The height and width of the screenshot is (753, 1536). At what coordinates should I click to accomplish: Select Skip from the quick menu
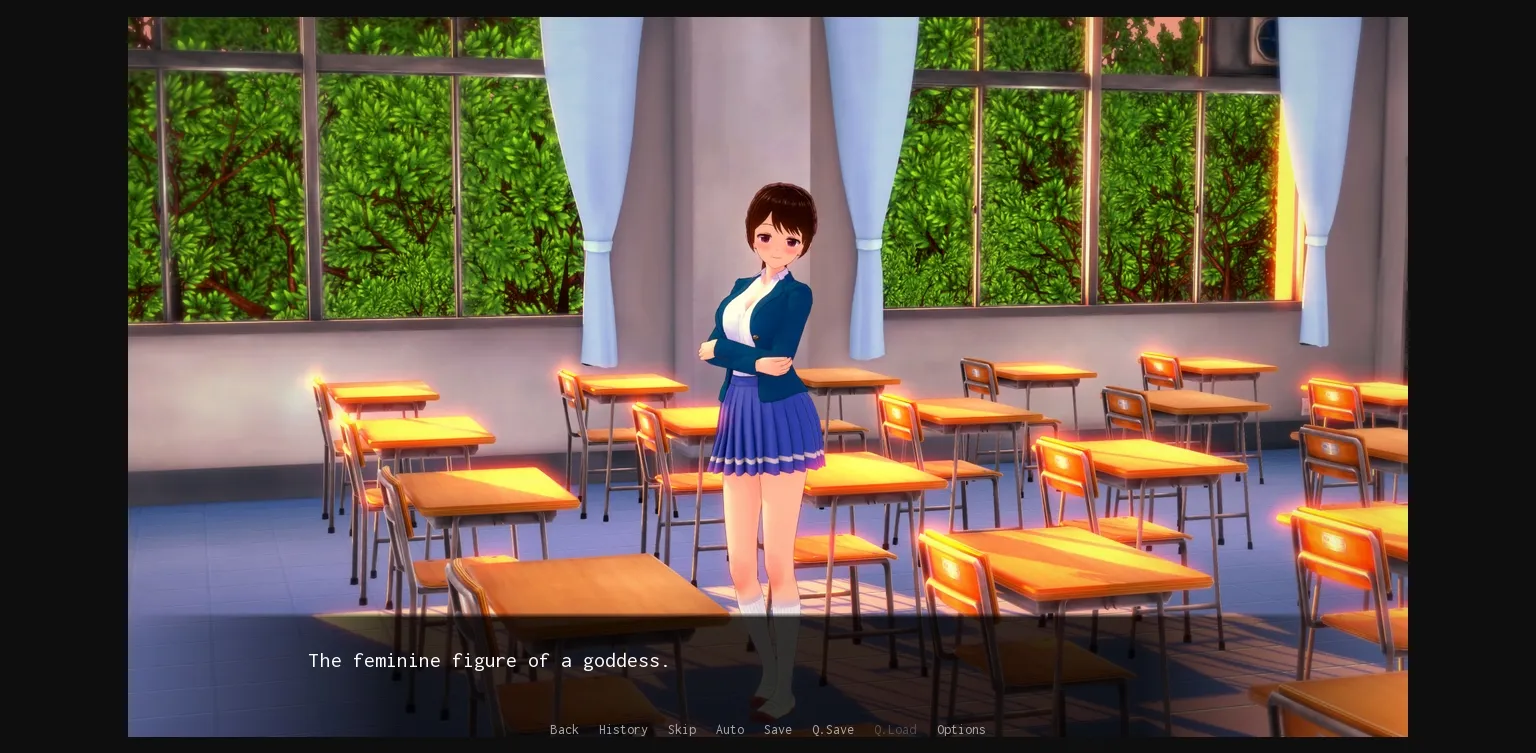click(x=682, y=730)
